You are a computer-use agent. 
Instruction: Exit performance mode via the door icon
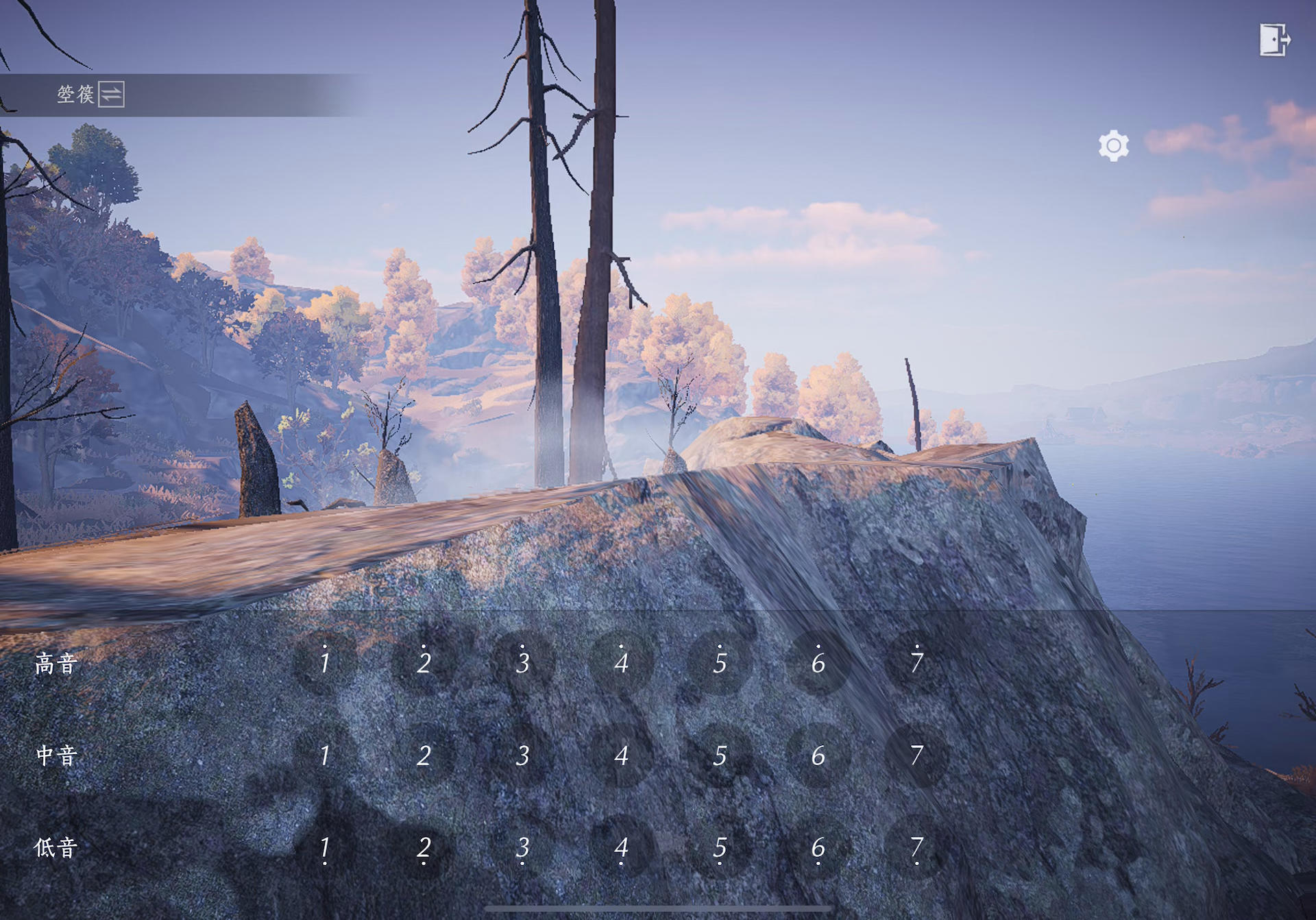tap(1274, 40)
